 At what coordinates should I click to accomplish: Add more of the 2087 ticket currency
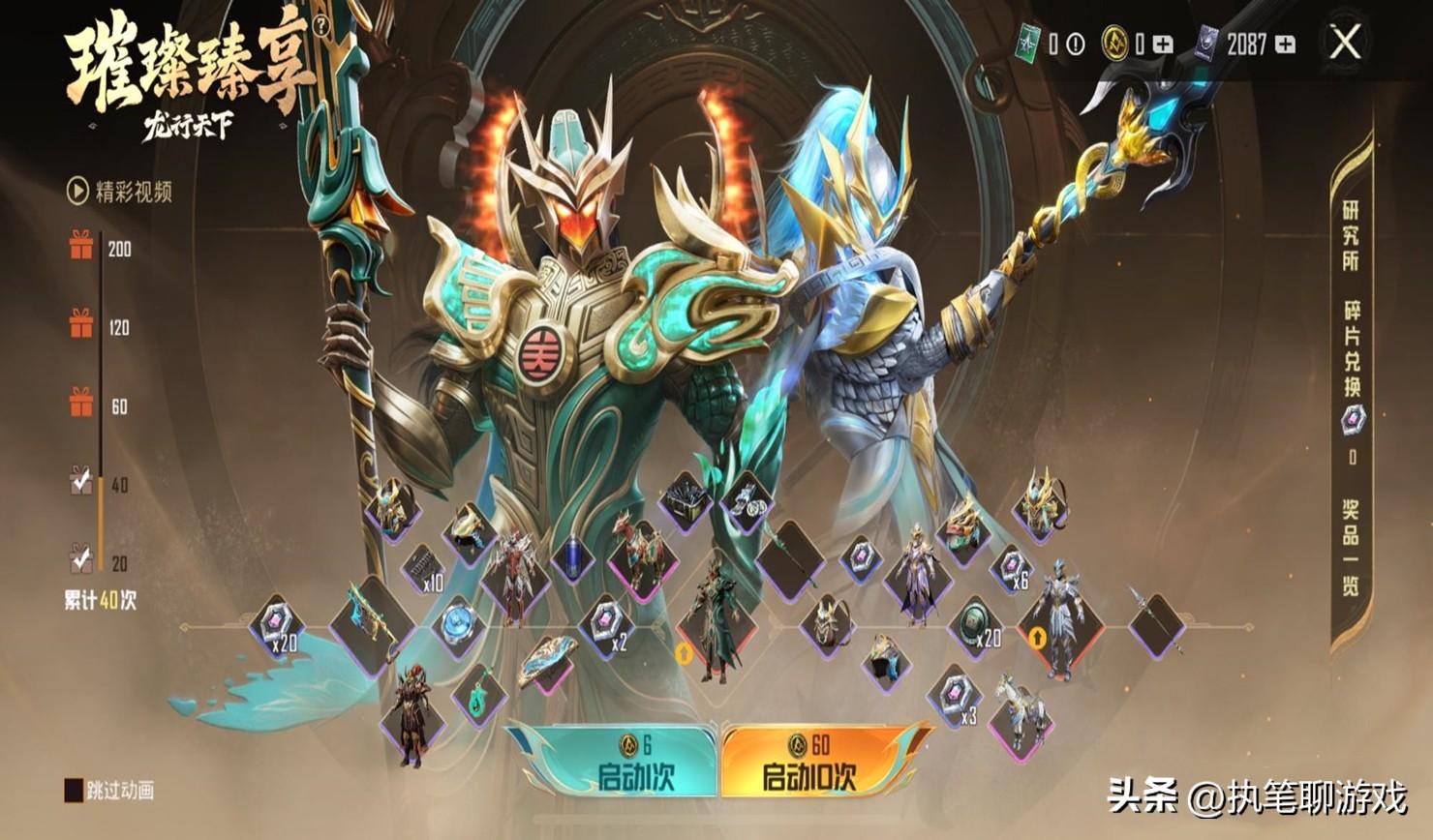(1285, 44)
